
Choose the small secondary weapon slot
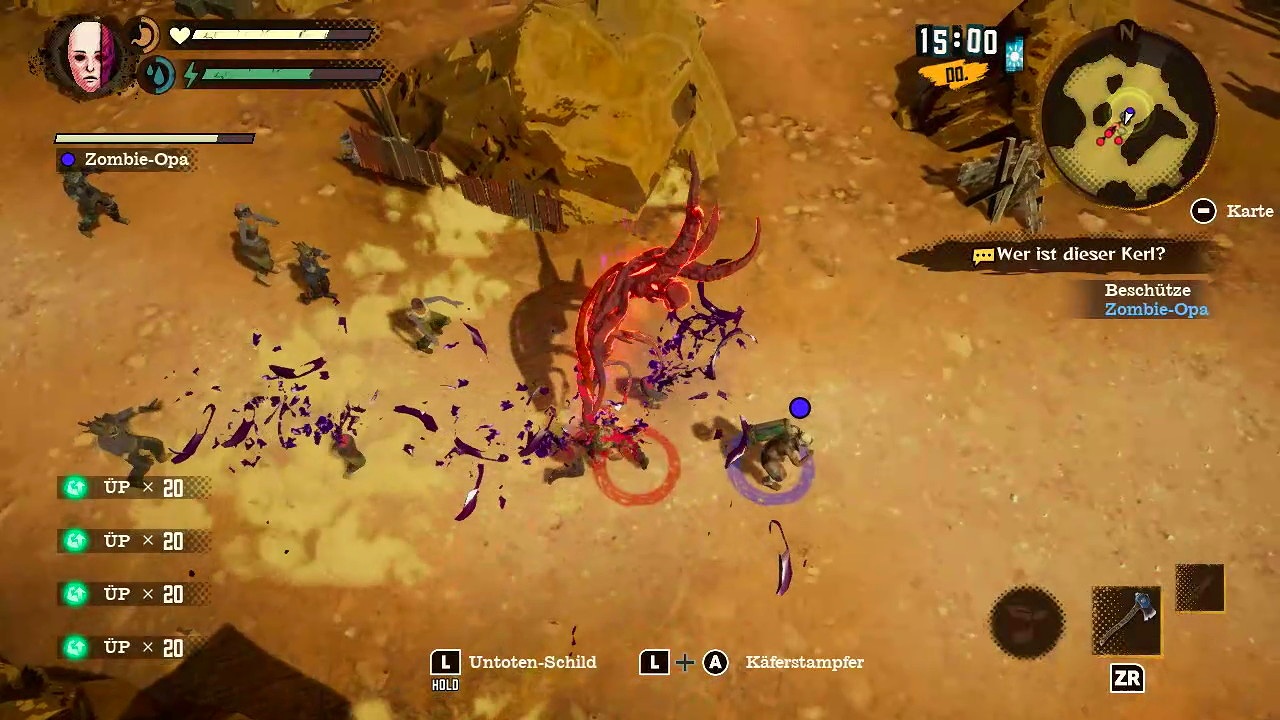coord(1200,587)
